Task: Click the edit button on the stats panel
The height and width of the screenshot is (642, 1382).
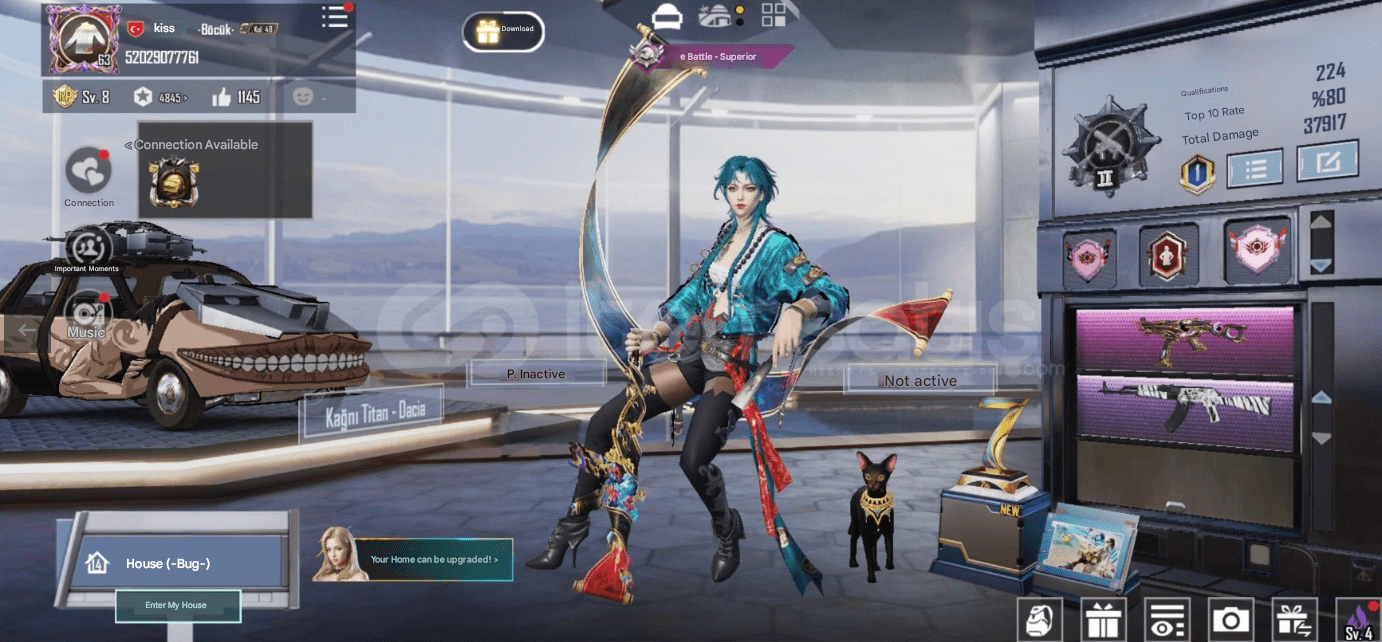Action: (x=1327, y=162)
